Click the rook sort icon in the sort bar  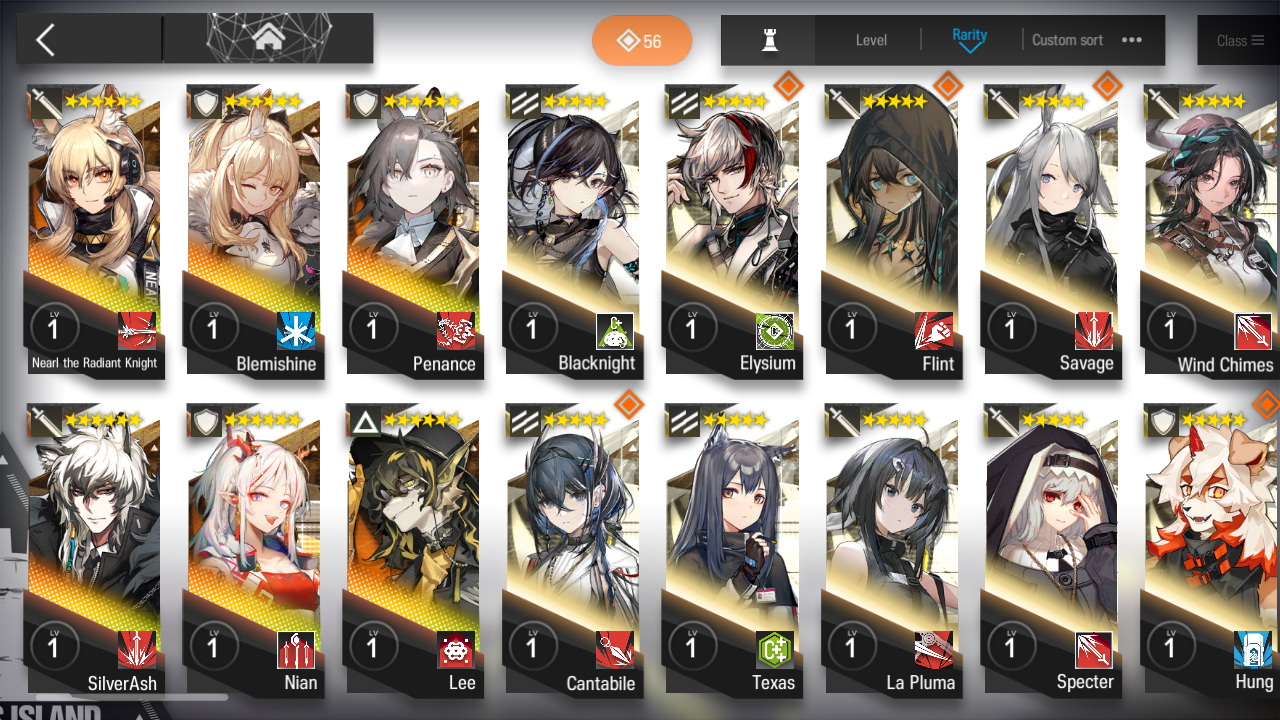(x=768, y=40)
